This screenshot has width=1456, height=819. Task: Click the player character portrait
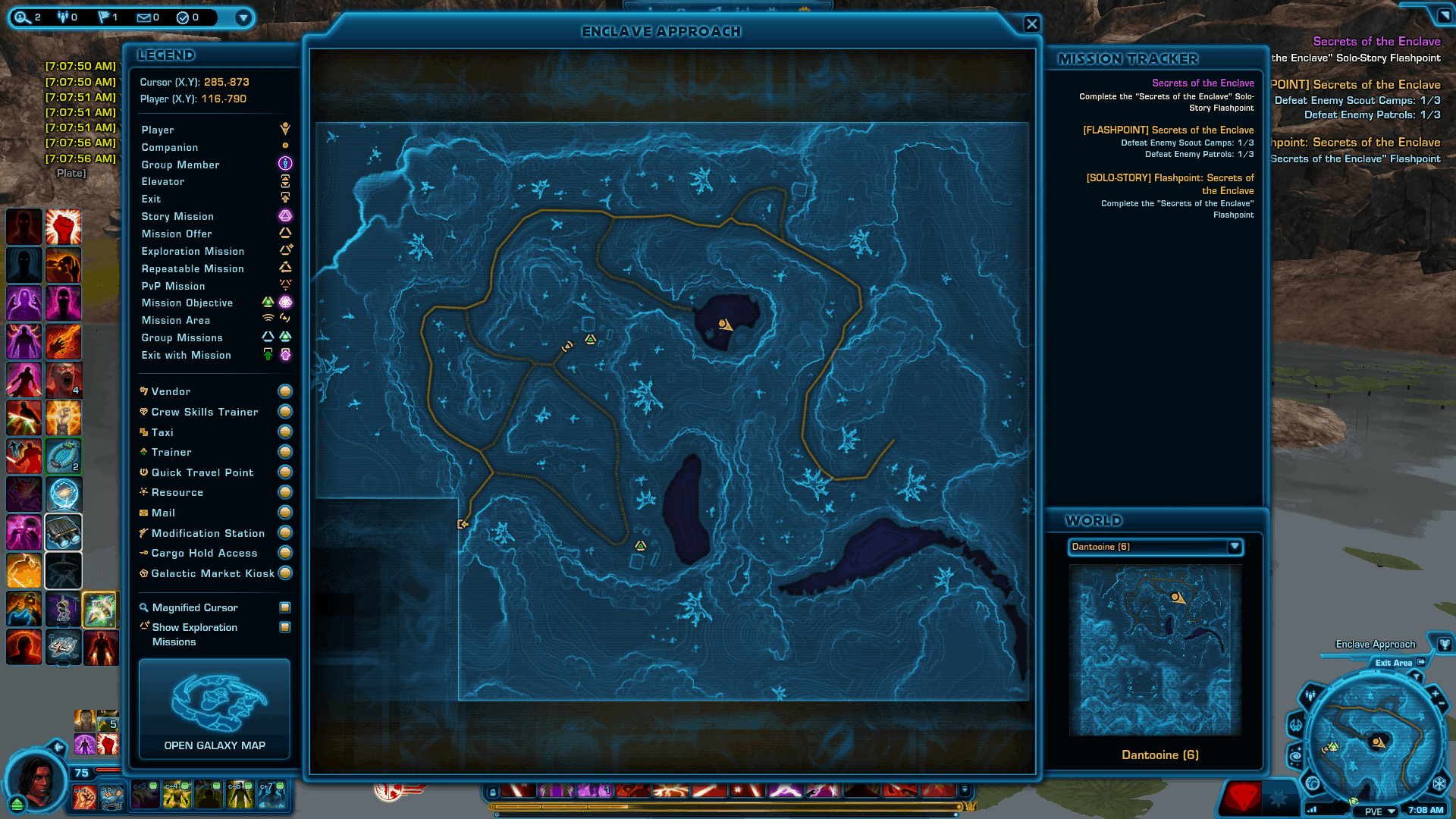click(x=36, y=781)
